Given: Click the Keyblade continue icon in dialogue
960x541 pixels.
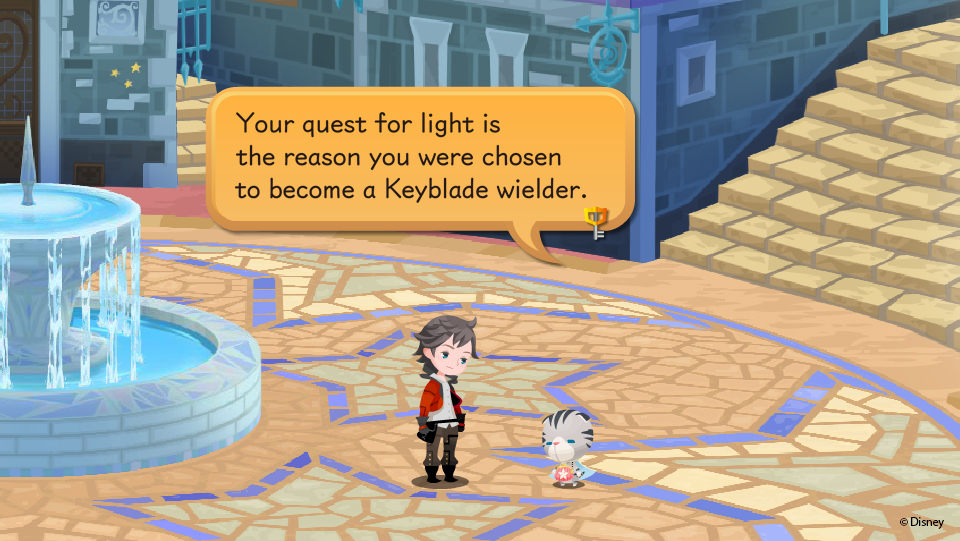Looking at the screenshot, I should point(597,222).
